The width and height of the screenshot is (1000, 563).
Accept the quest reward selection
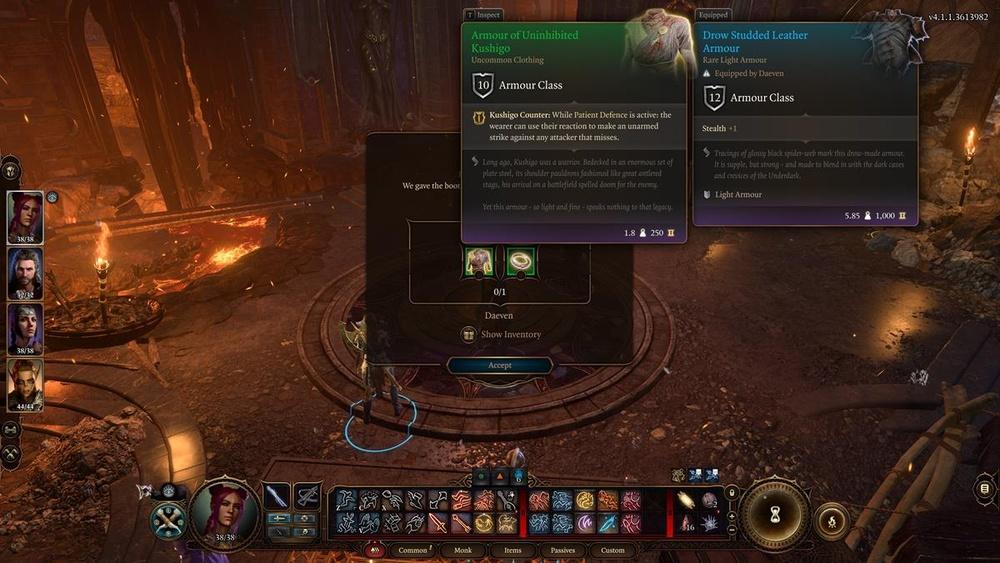click(499, 366)
